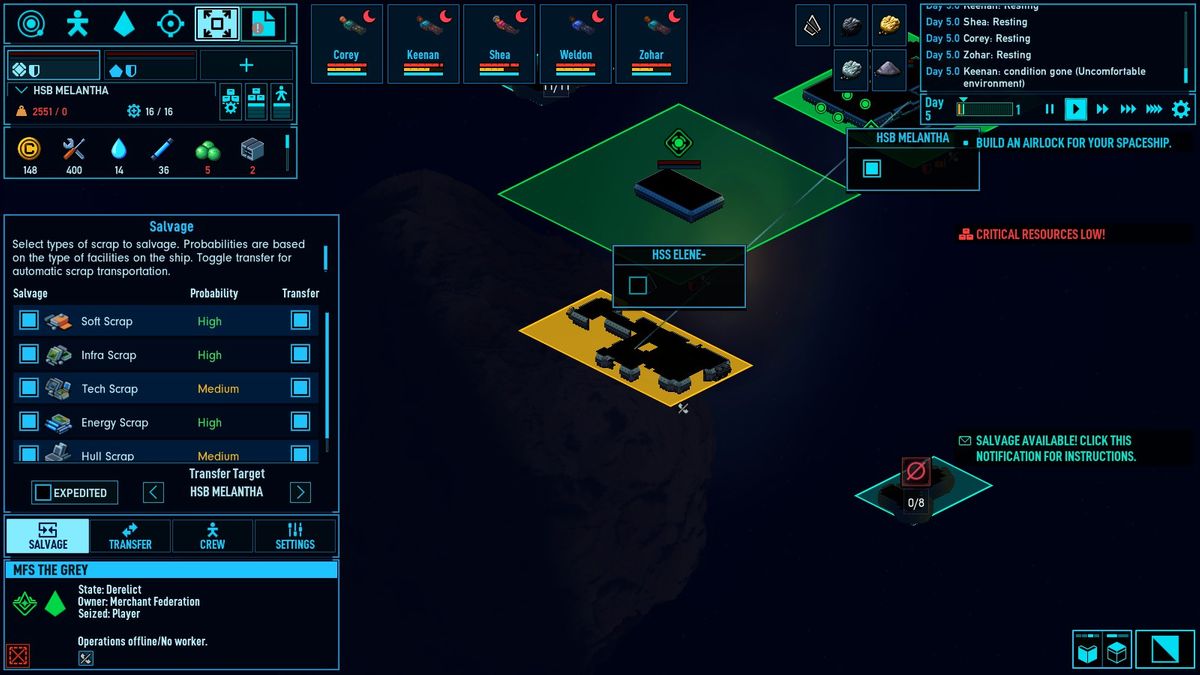The width and height of the screenshot is (1200, 675).
Task: Set game speed to play
Action: [1075, 109]
